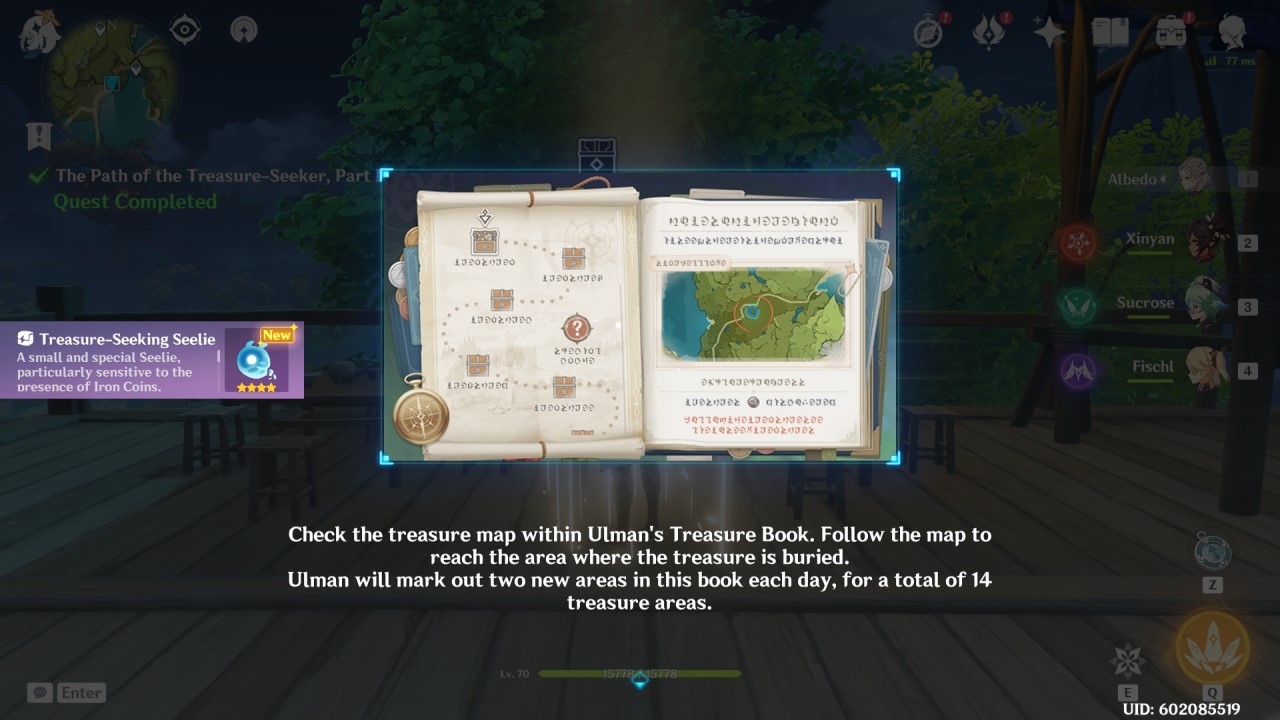Open the Inventory backpack icon

point(1170,31)
